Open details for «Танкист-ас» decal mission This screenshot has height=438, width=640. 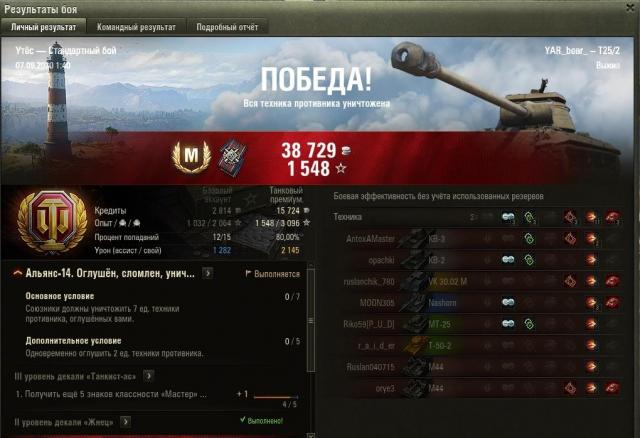click(x=147, y=375)
